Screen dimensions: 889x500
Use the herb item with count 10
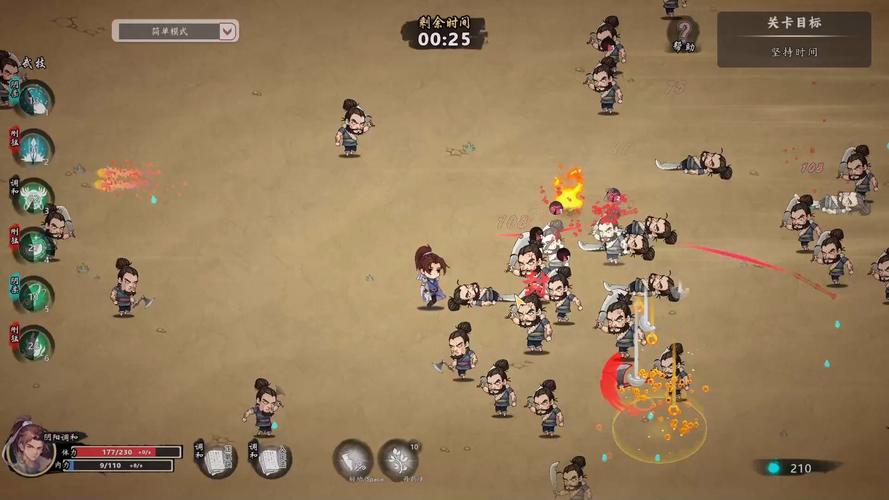coord(397,460)
